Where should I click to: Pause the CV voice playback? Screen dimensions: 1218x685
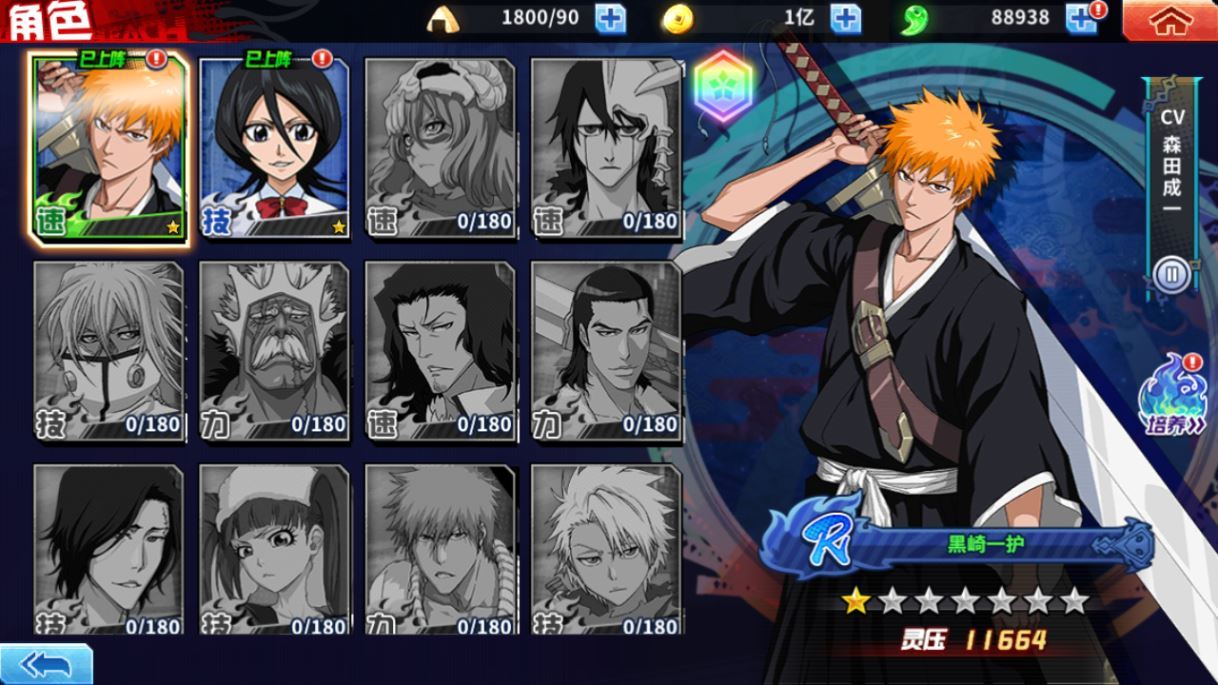point(1170,274)
